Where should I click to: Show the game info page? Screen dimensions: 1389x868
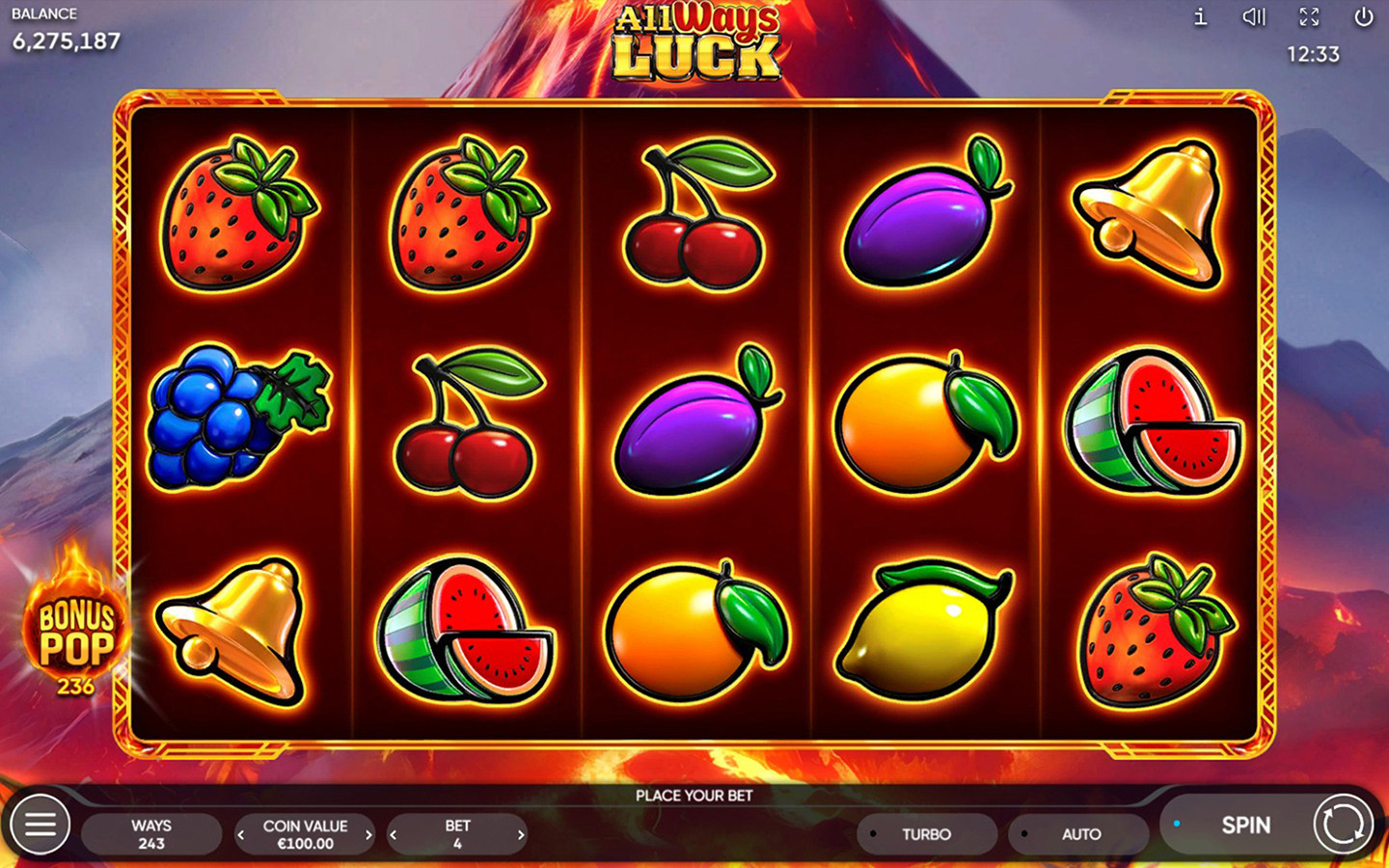(x=1200, y=17)
